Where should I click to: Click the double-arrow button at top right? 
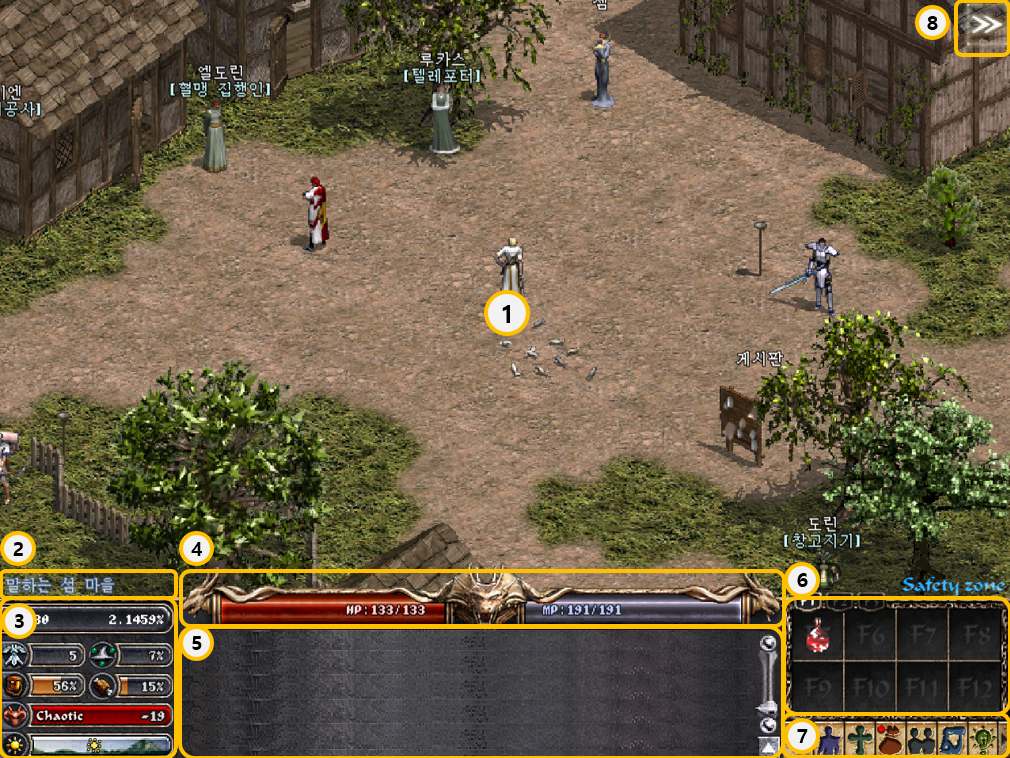point(983,27)
